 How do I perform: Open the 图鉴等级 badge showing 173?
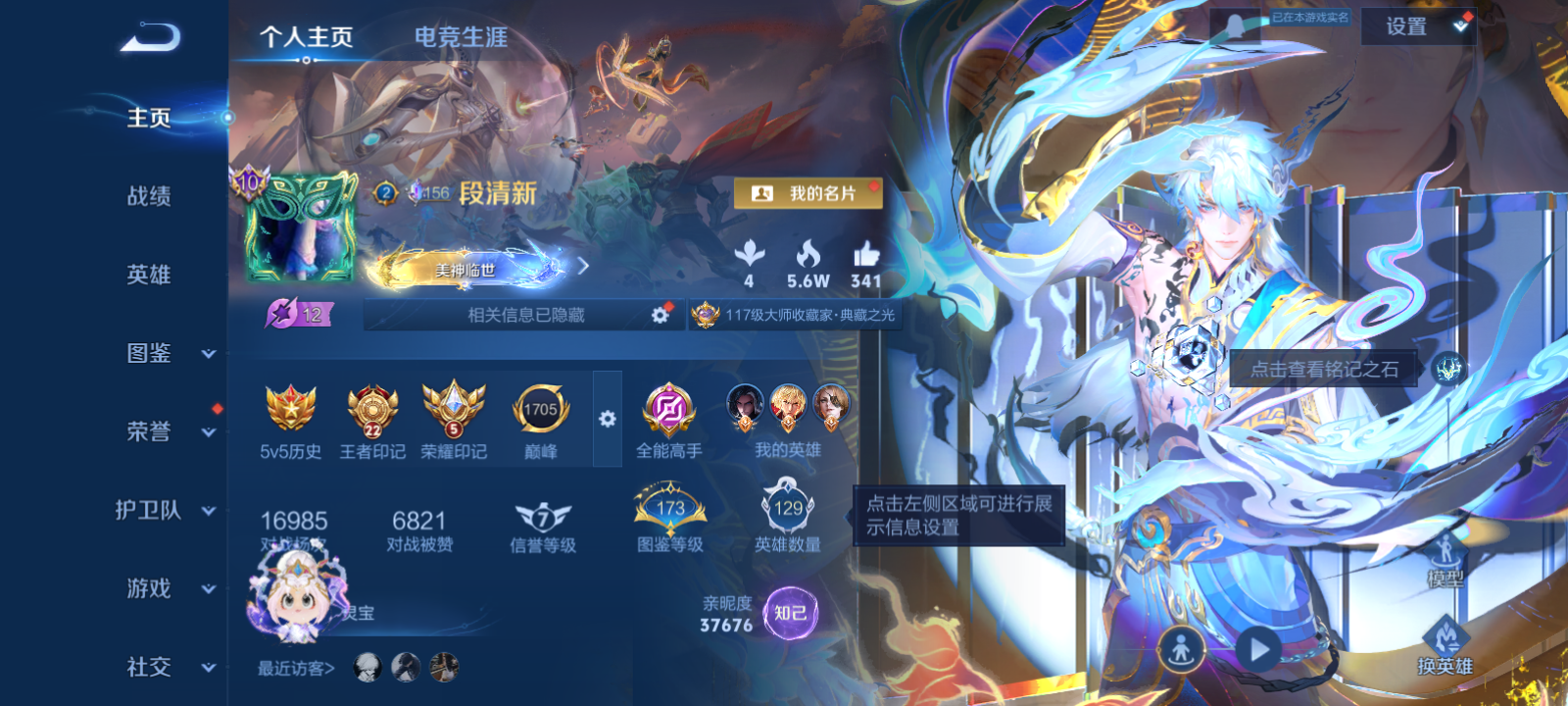coord(669,510)
